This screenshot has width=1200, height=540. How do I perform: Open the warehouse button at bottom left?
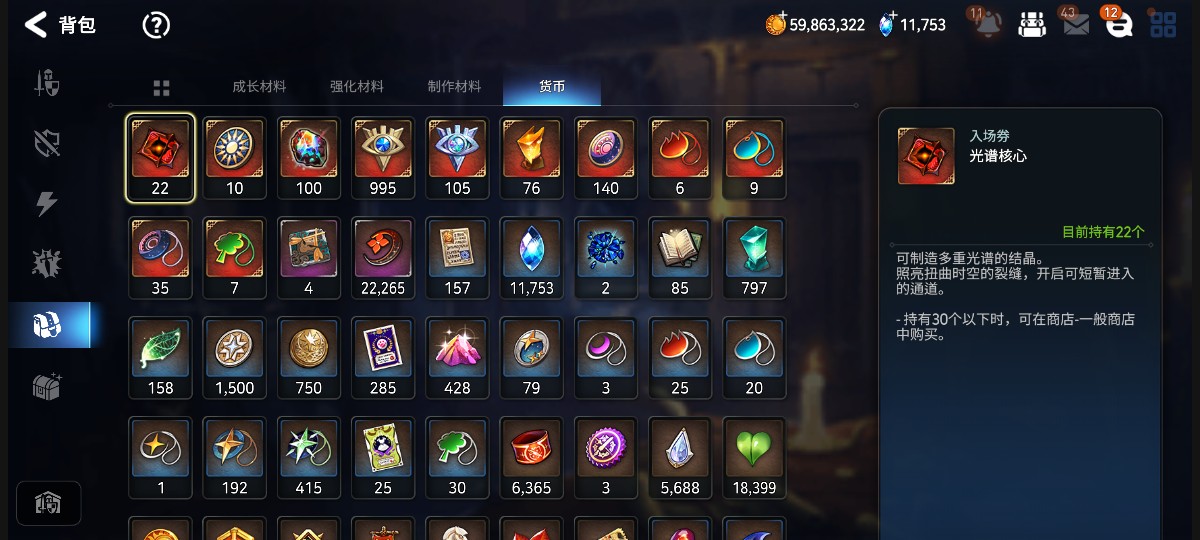(x=48, y=503)
